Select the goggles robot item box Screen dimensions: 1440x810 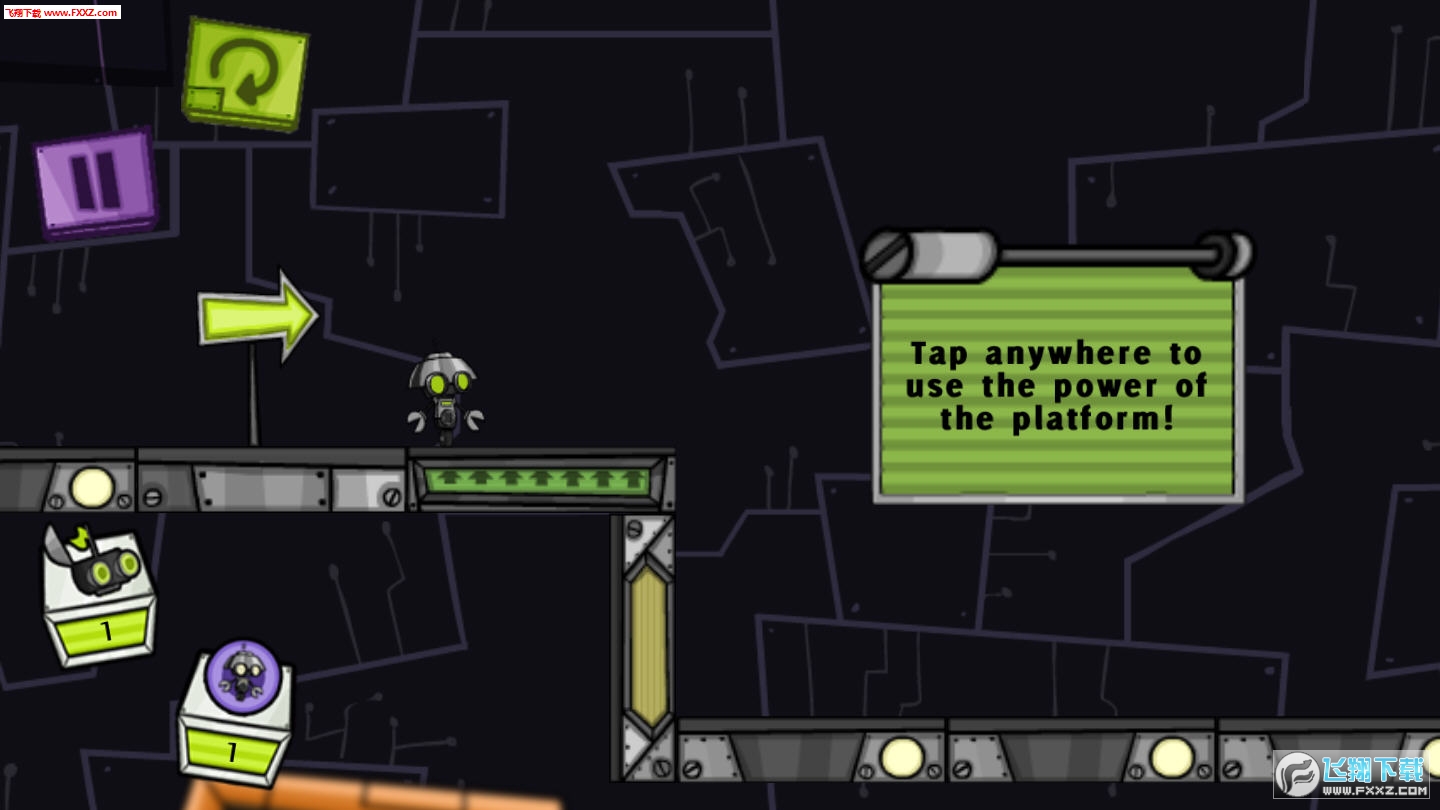pyautogui.click(x=100, y=596)
